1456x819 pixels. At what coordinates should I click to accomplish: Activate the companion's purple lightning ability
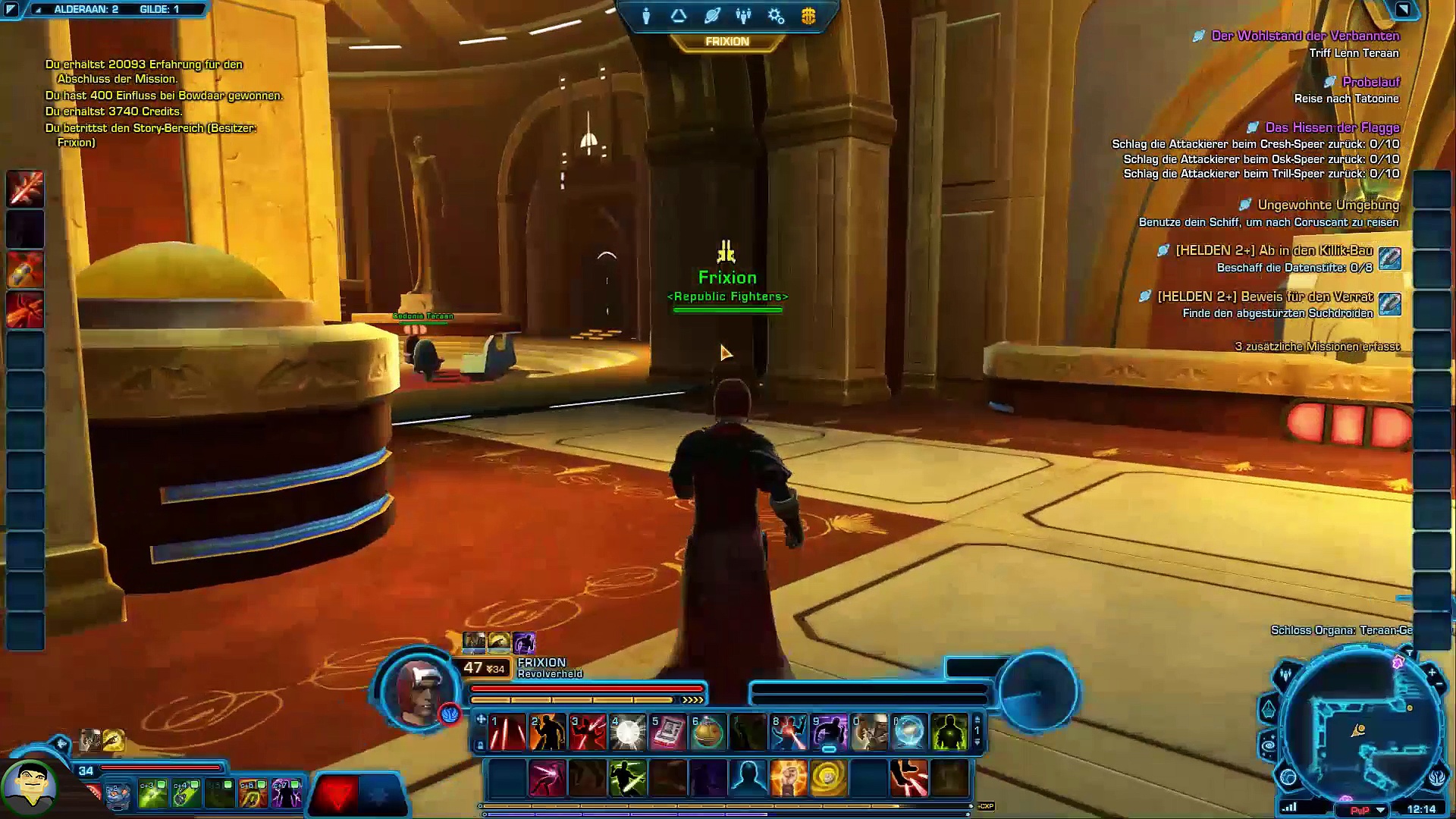(287, 794)
